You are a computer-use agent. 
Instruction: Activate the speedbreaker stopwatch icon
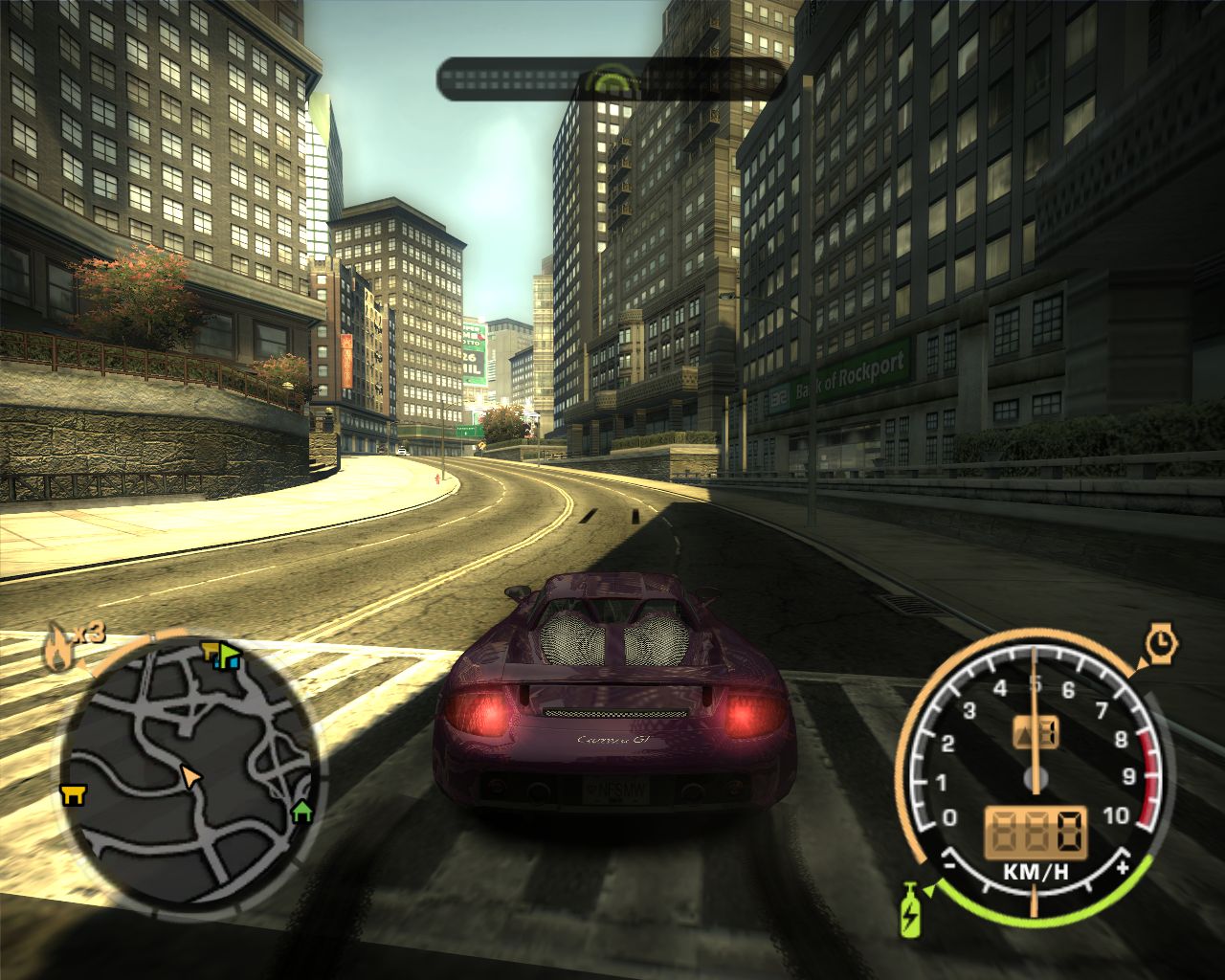pyautogui.click(x=1162, y=642)
